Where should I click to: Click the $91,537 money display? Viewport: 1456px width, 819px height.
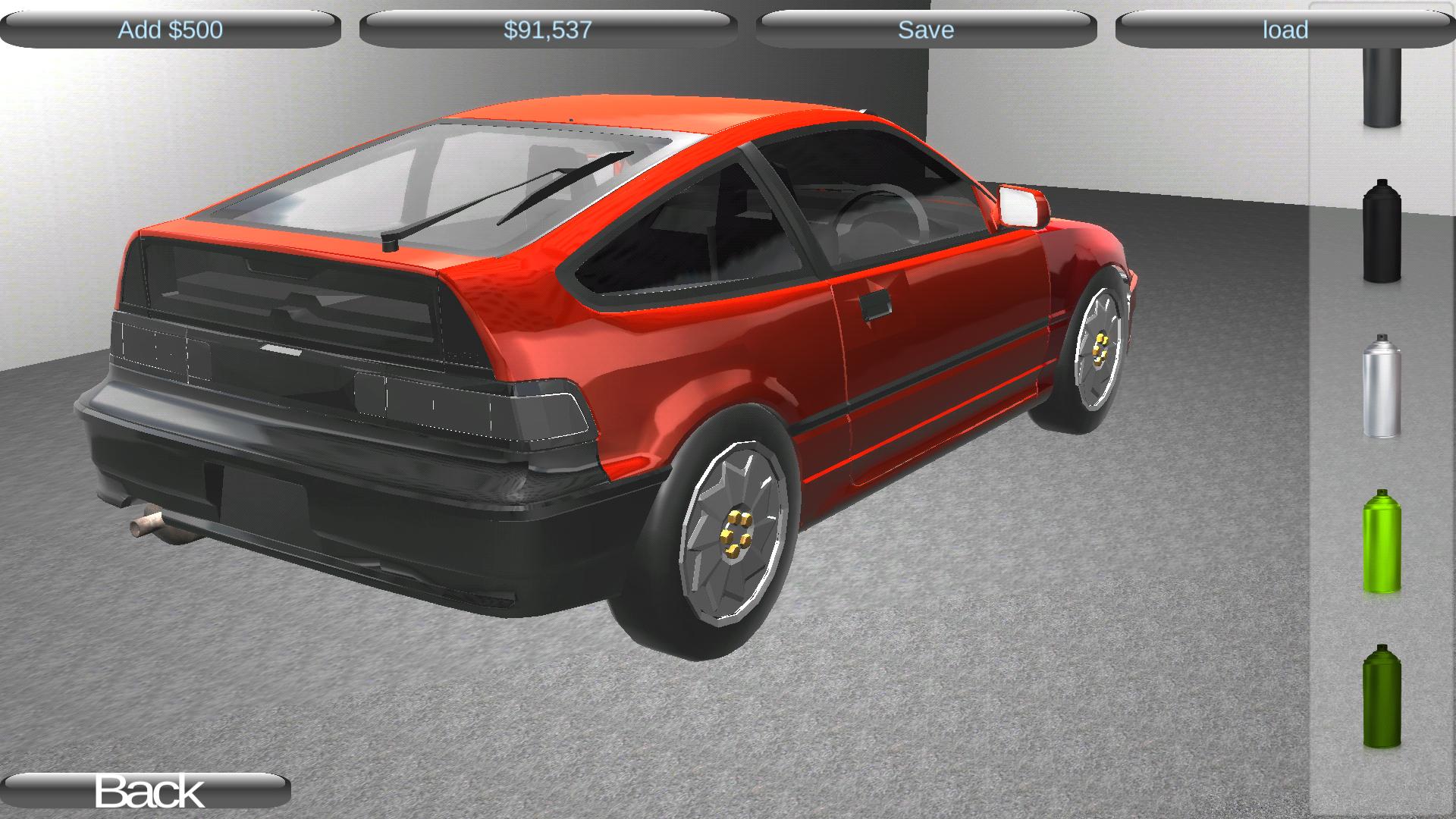tap(548, 30)
